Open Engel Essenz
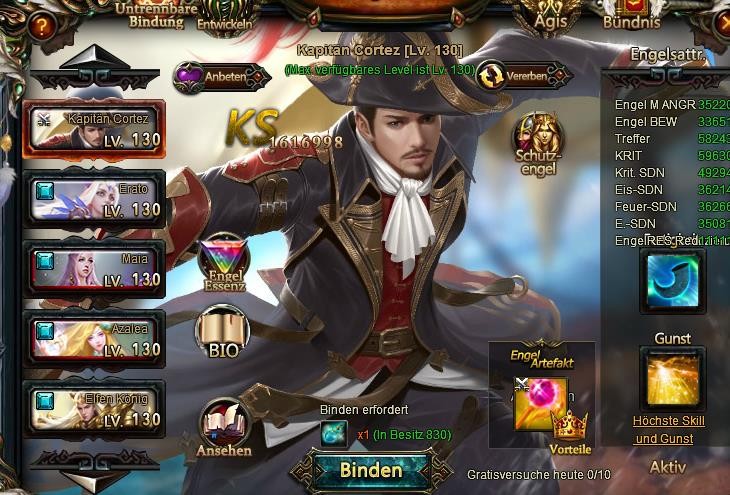Screen dimensions: 730x495 pos(224,264)
